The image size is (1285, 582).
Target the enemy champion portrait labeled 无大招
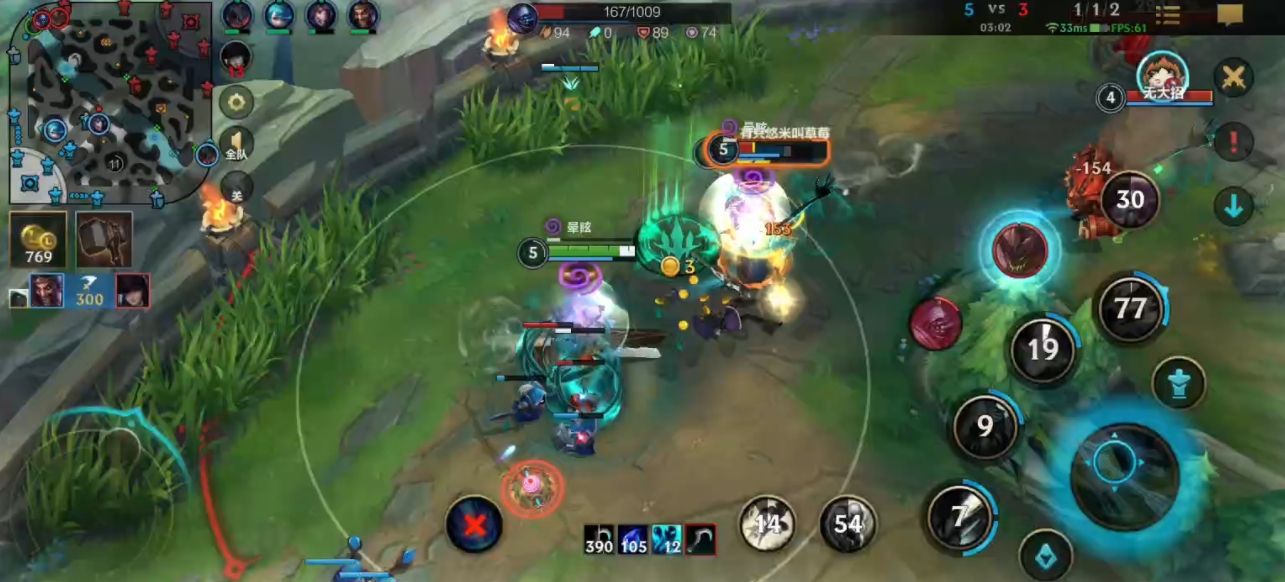click(1162, 76)
